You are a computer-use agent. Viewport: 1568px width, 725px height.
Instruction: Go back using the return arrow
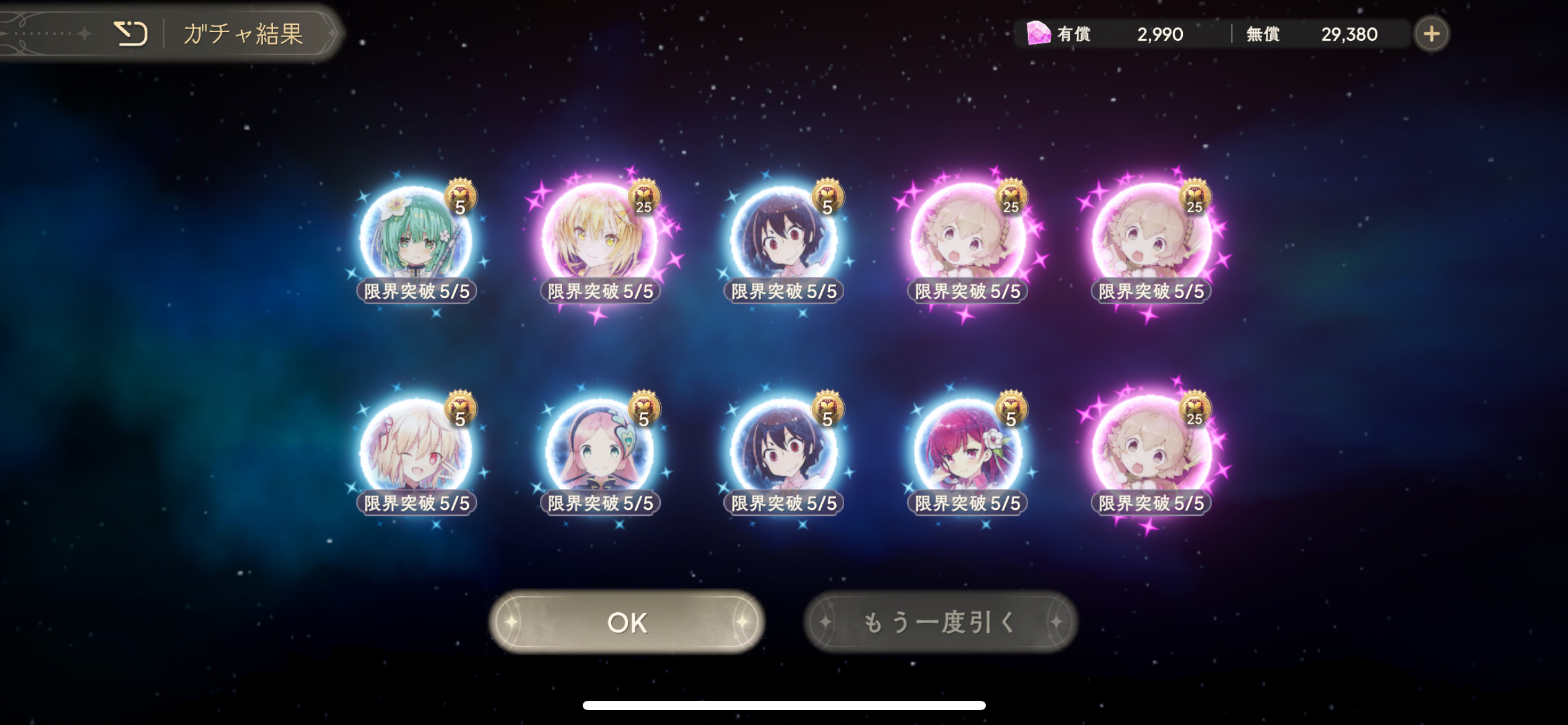coord(131,33)
